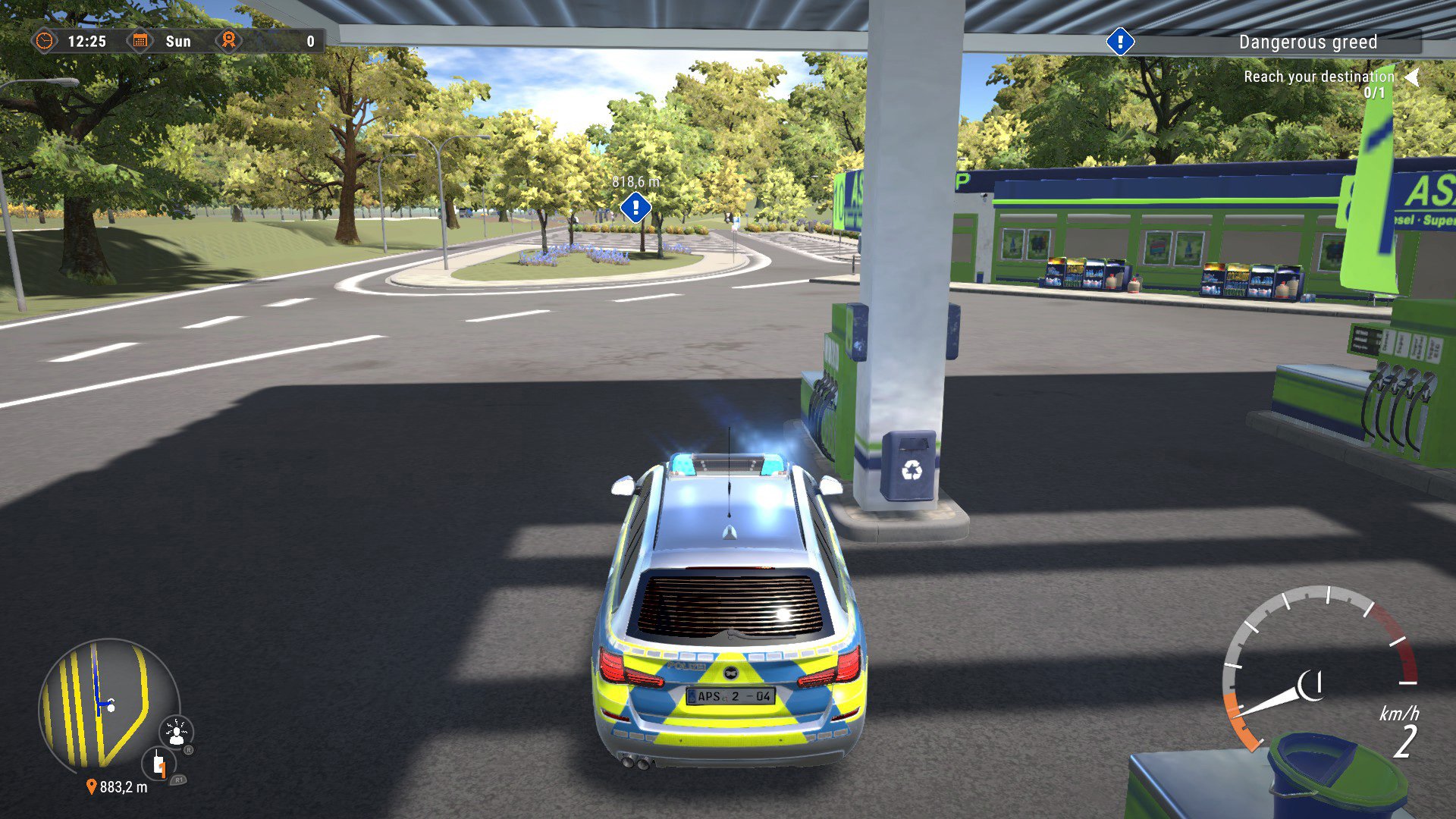Toggle the radio using the R1 button
This screenshot has height=819, width=1456.
[179, 780]
